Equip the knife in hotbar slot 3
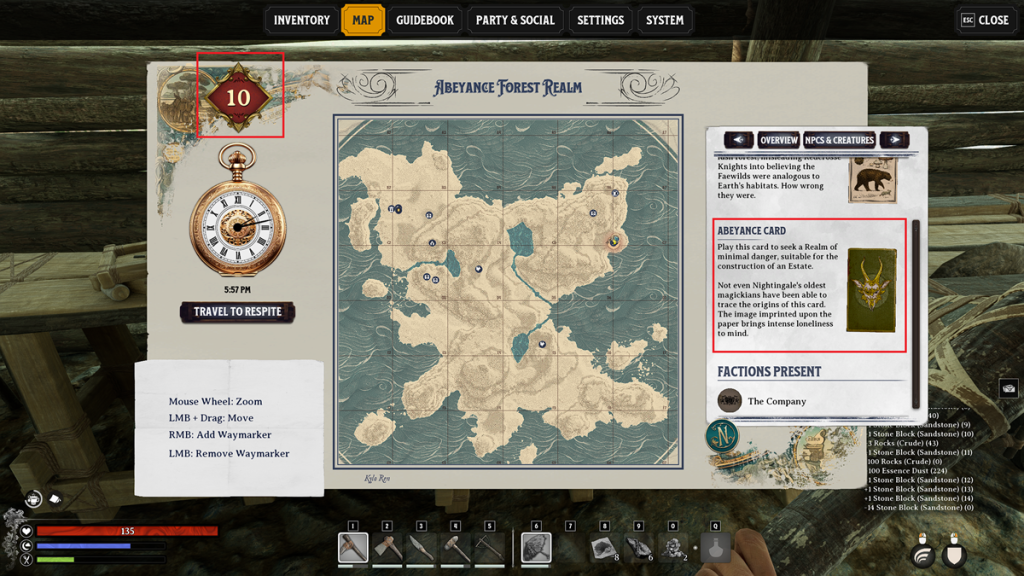 pyautogui.click(x=421, y=547)
